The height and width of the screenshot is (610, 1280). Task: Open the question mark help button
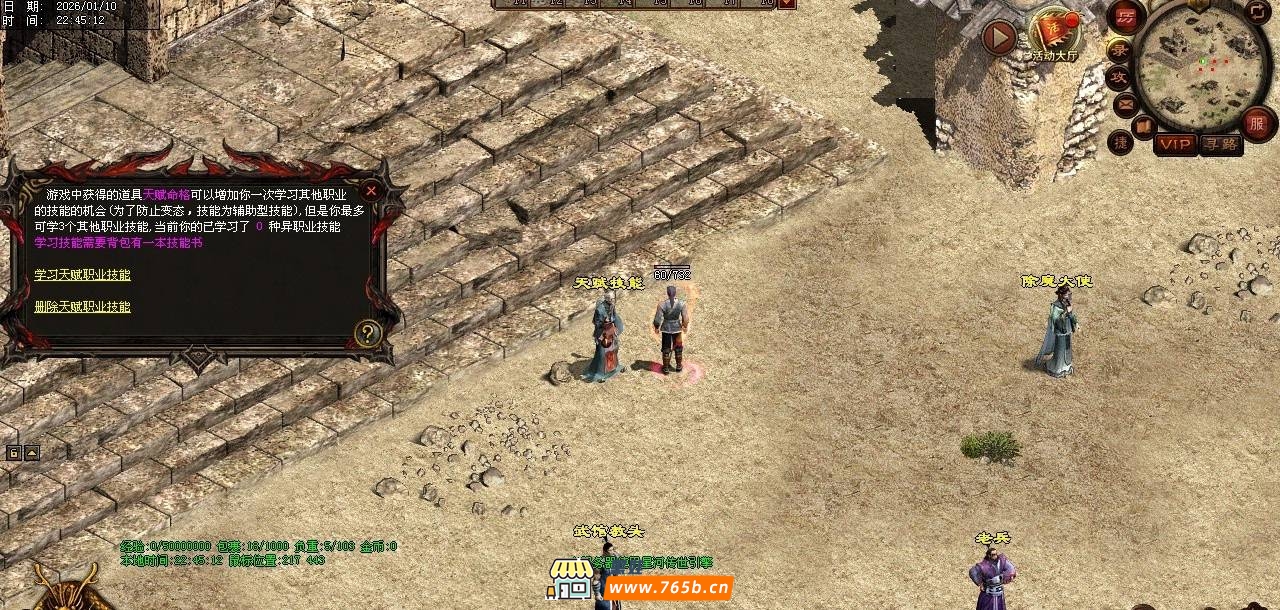pos(368,333)
